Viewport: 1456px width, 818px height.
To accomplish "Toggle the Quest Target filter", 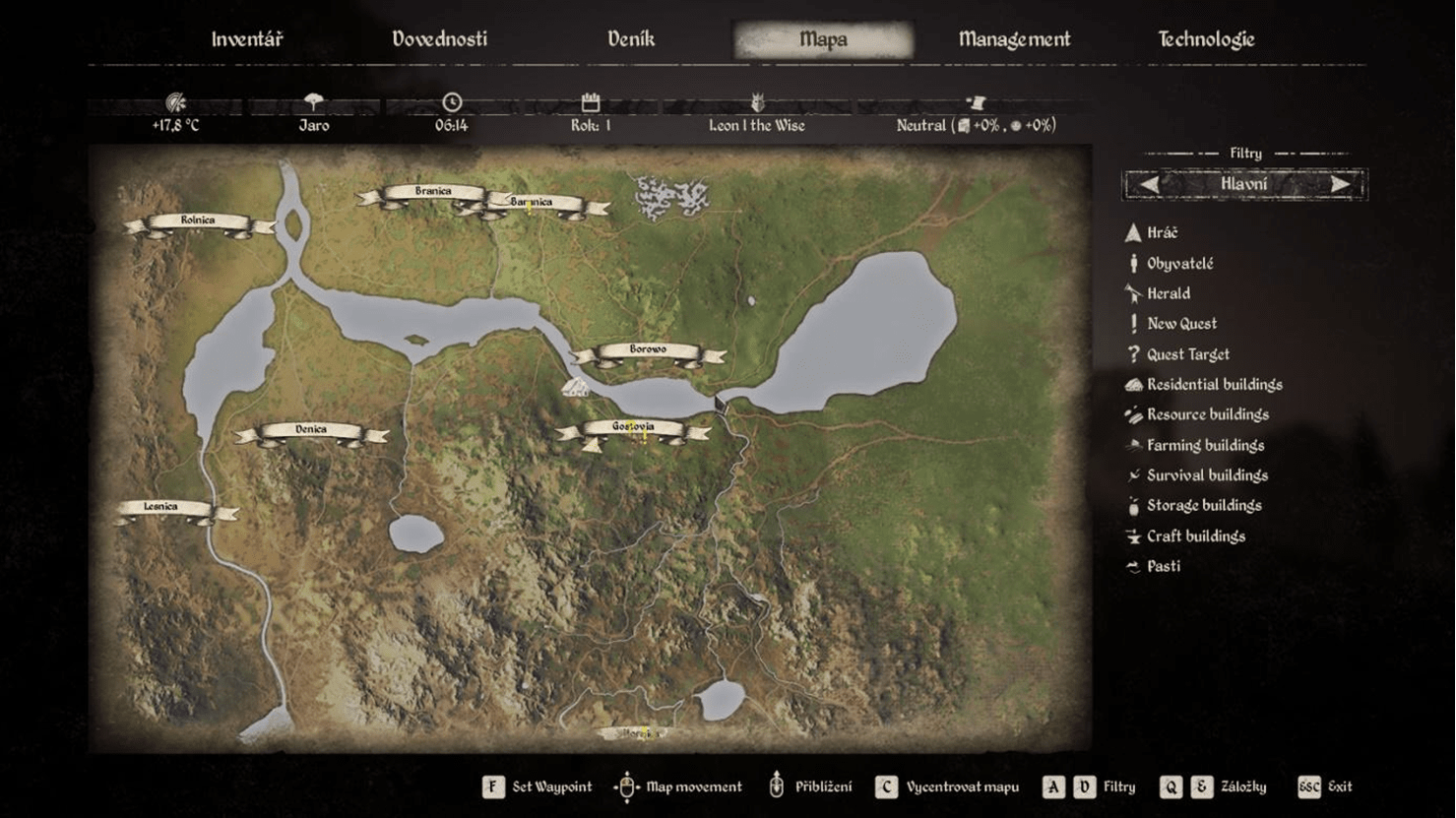I will pyautogui.click(x=1187, y=354).
